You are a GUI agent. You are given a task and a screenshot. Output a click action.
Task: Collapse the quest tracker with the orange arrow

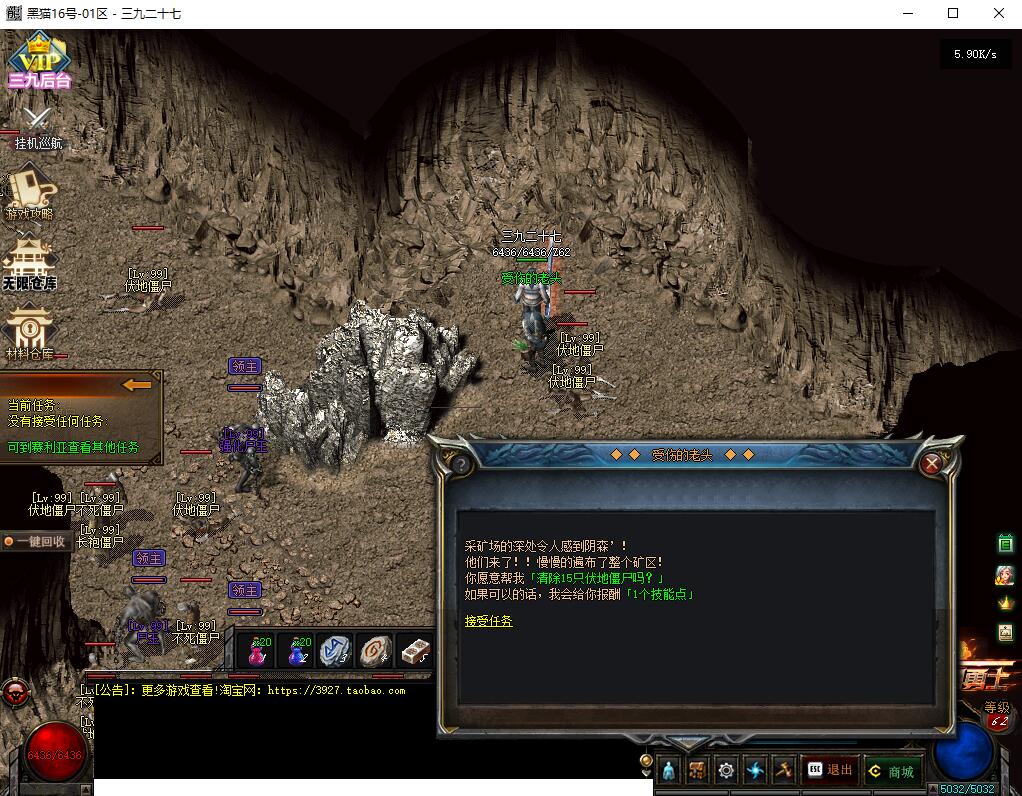(137, 384)
